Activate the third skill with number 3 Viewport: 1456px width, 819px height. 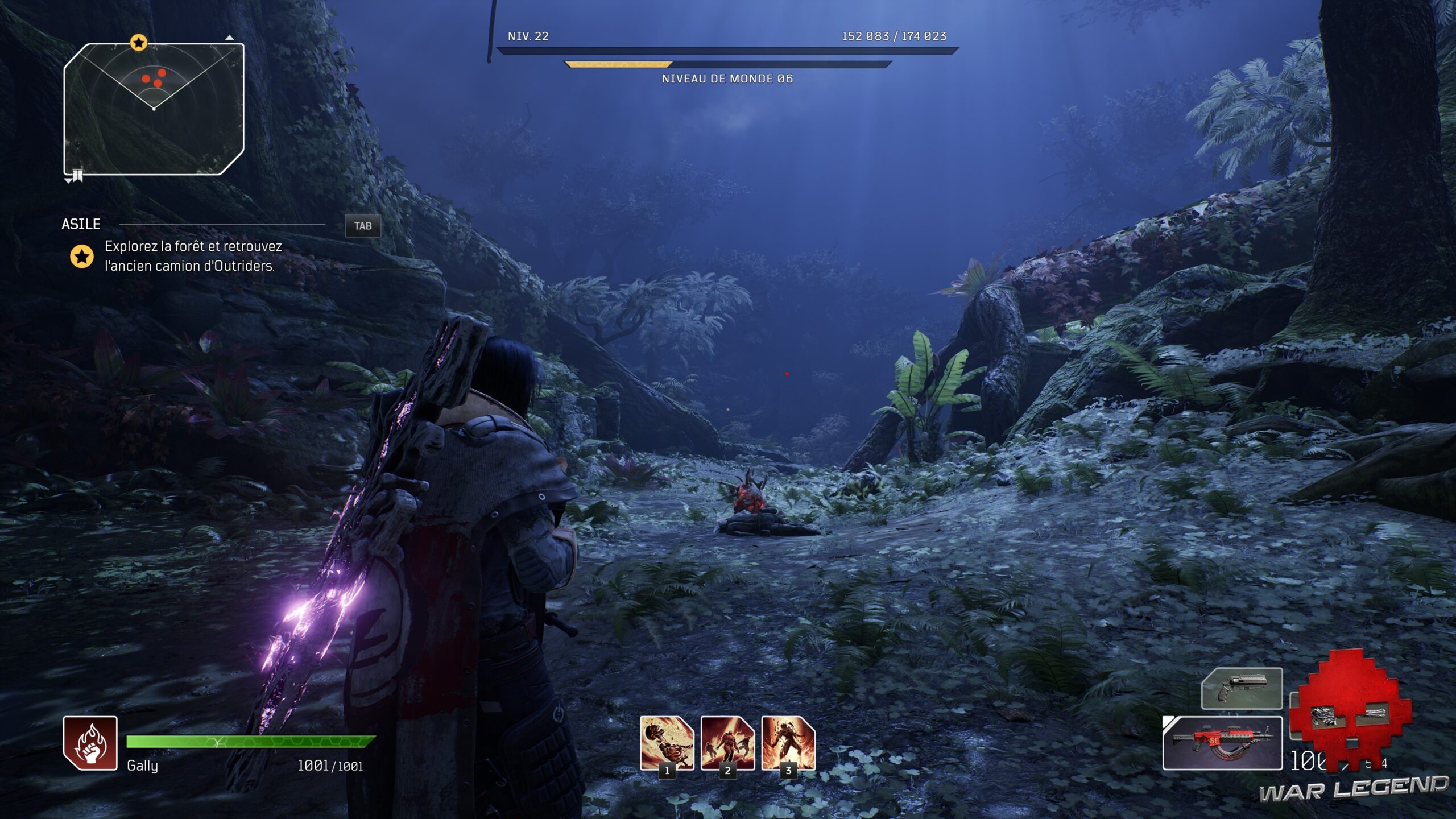tap(788, 743)
